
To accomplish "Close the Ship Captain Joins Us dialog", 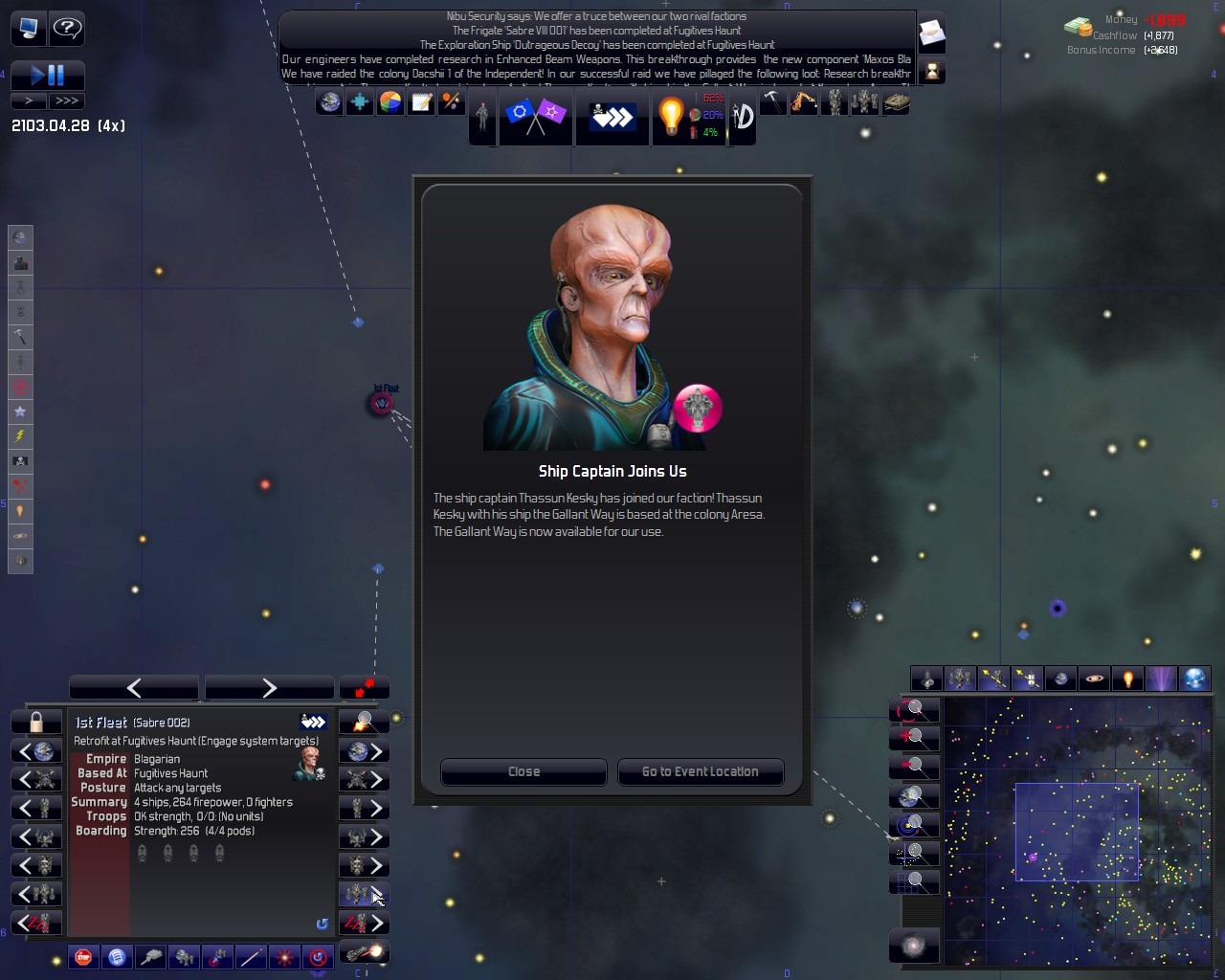I will [523, 771].
